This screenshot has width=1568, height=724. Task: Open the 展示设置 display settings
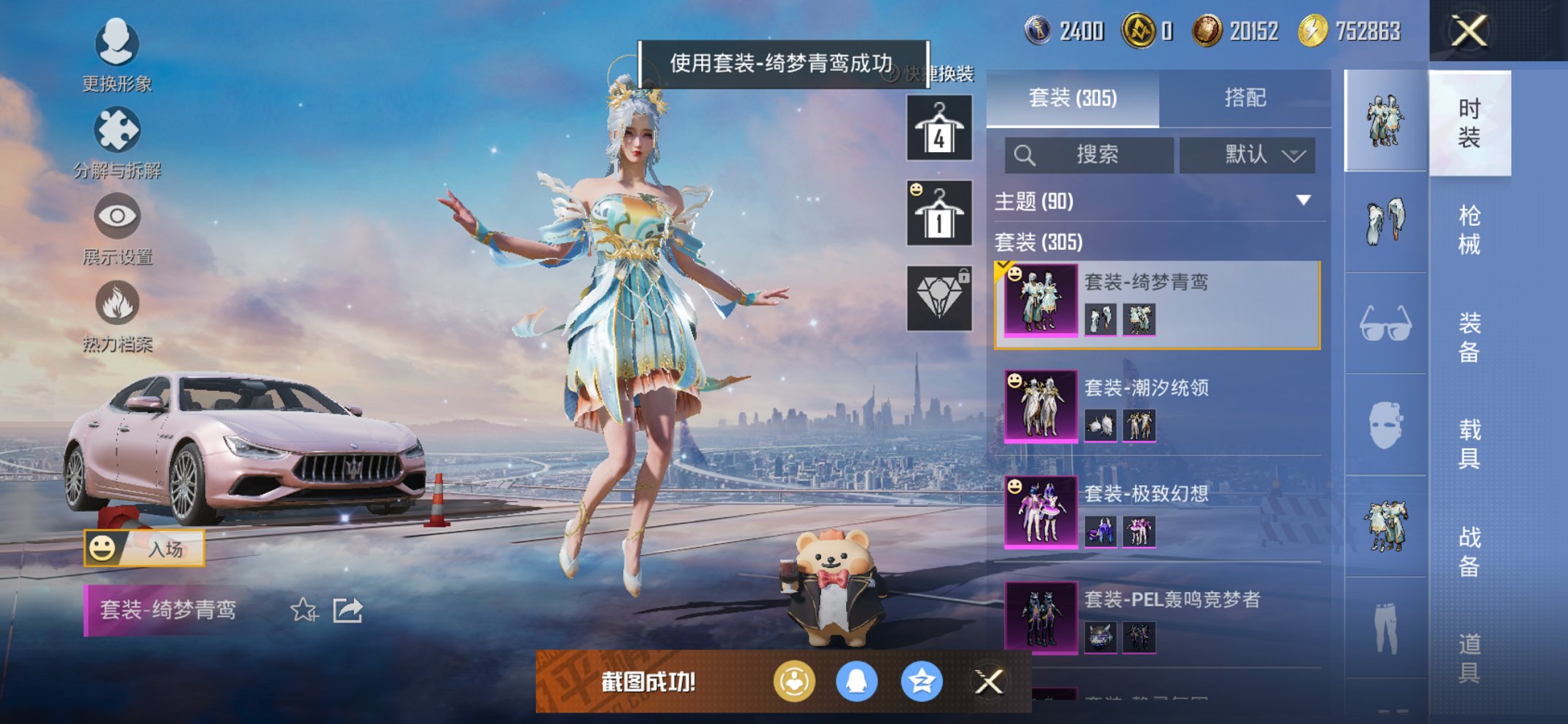point(117,219)
